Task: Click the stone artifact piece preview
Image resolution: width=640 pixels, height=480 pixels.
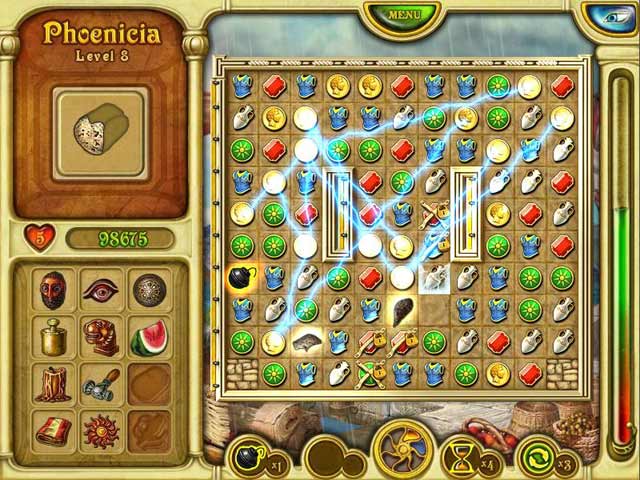Action: point(98,126)
